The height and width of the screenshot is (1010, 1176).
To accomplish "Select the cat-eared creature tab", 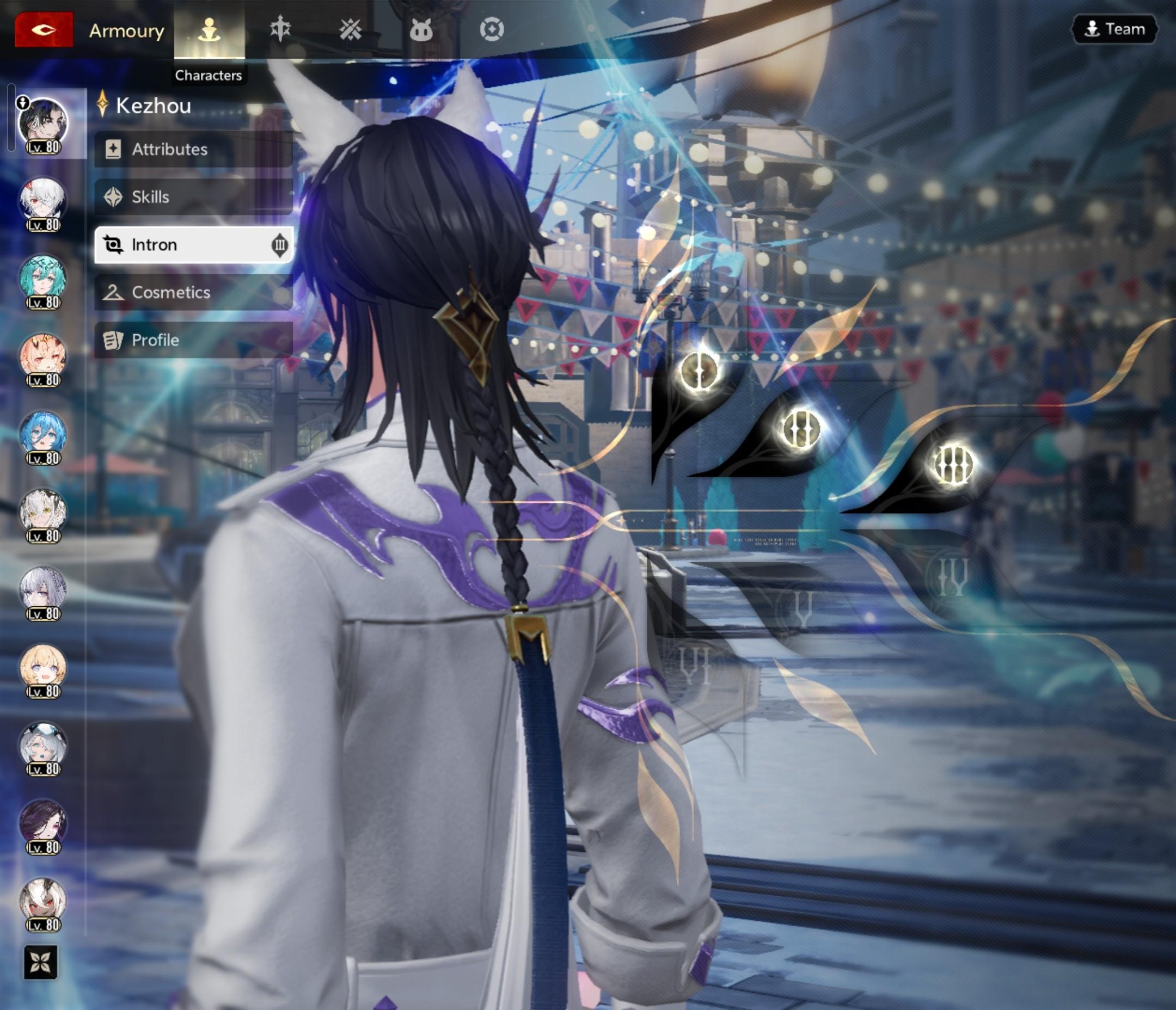I will (421, 29).
